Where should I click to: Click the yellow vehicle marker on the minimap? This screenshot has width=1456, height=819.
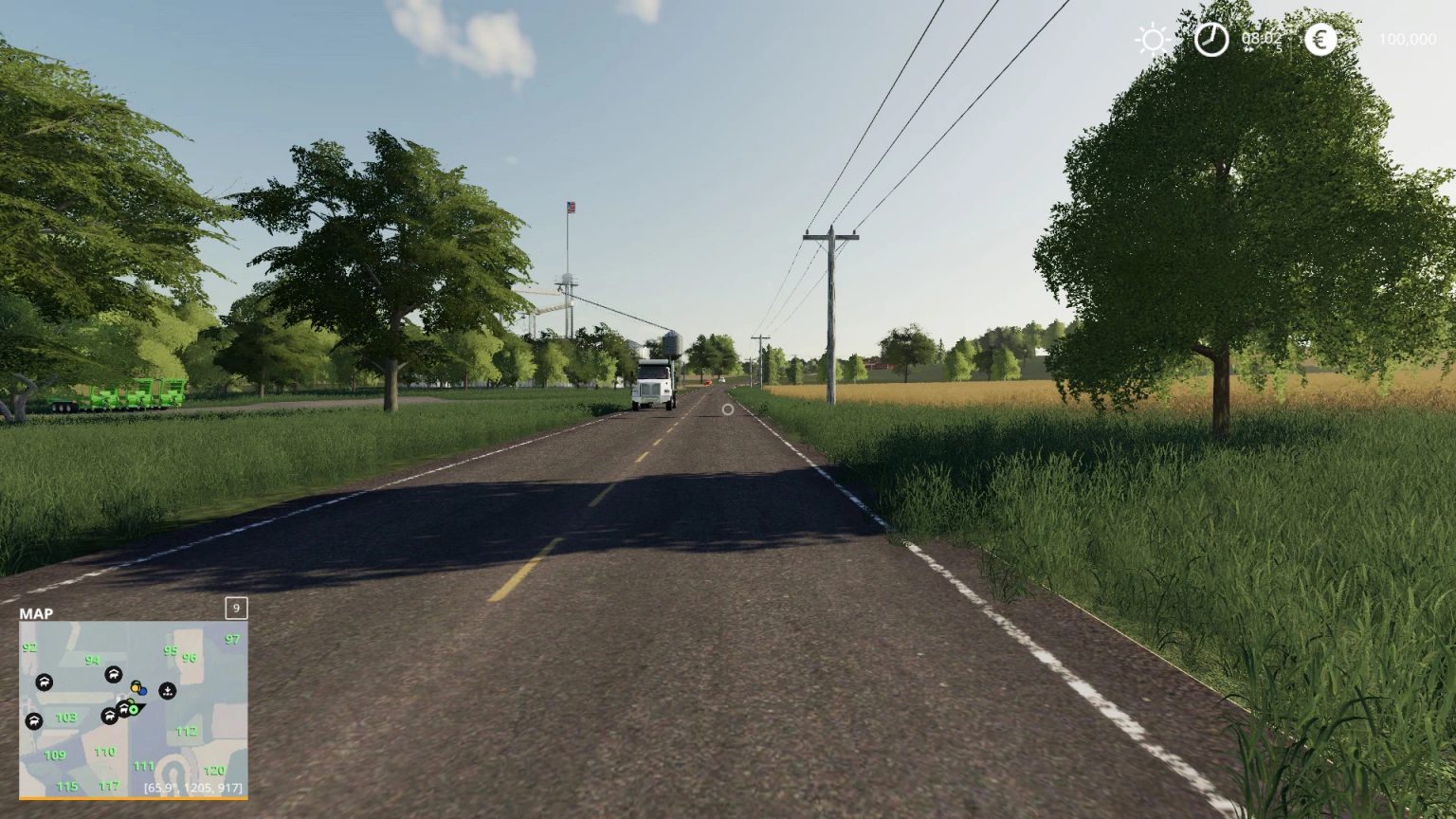pos(136,687)
